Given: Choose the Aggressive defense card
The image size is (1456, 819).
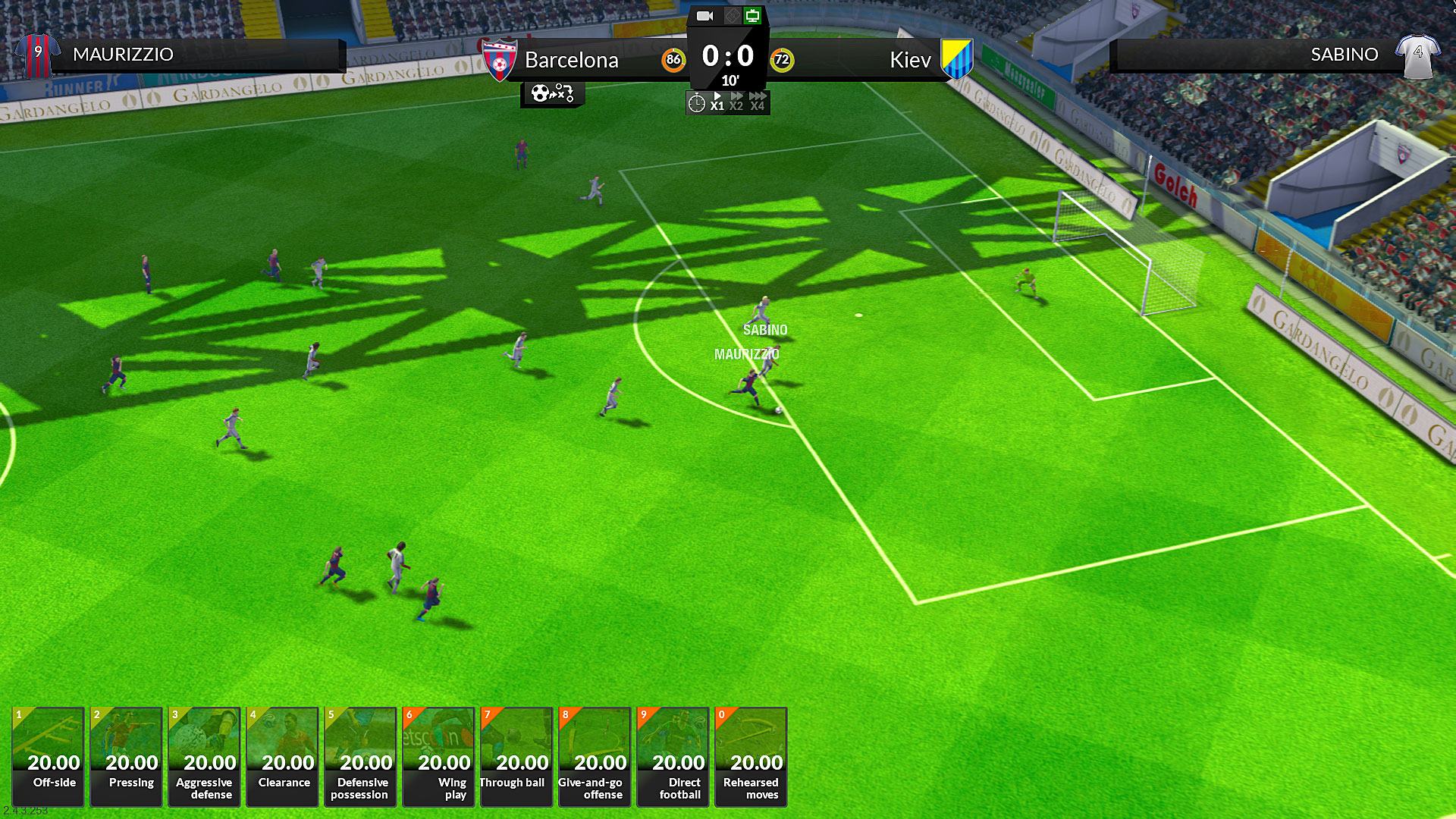Looking at the screenshot, I should pyautogui.click(x=204, y=756).
